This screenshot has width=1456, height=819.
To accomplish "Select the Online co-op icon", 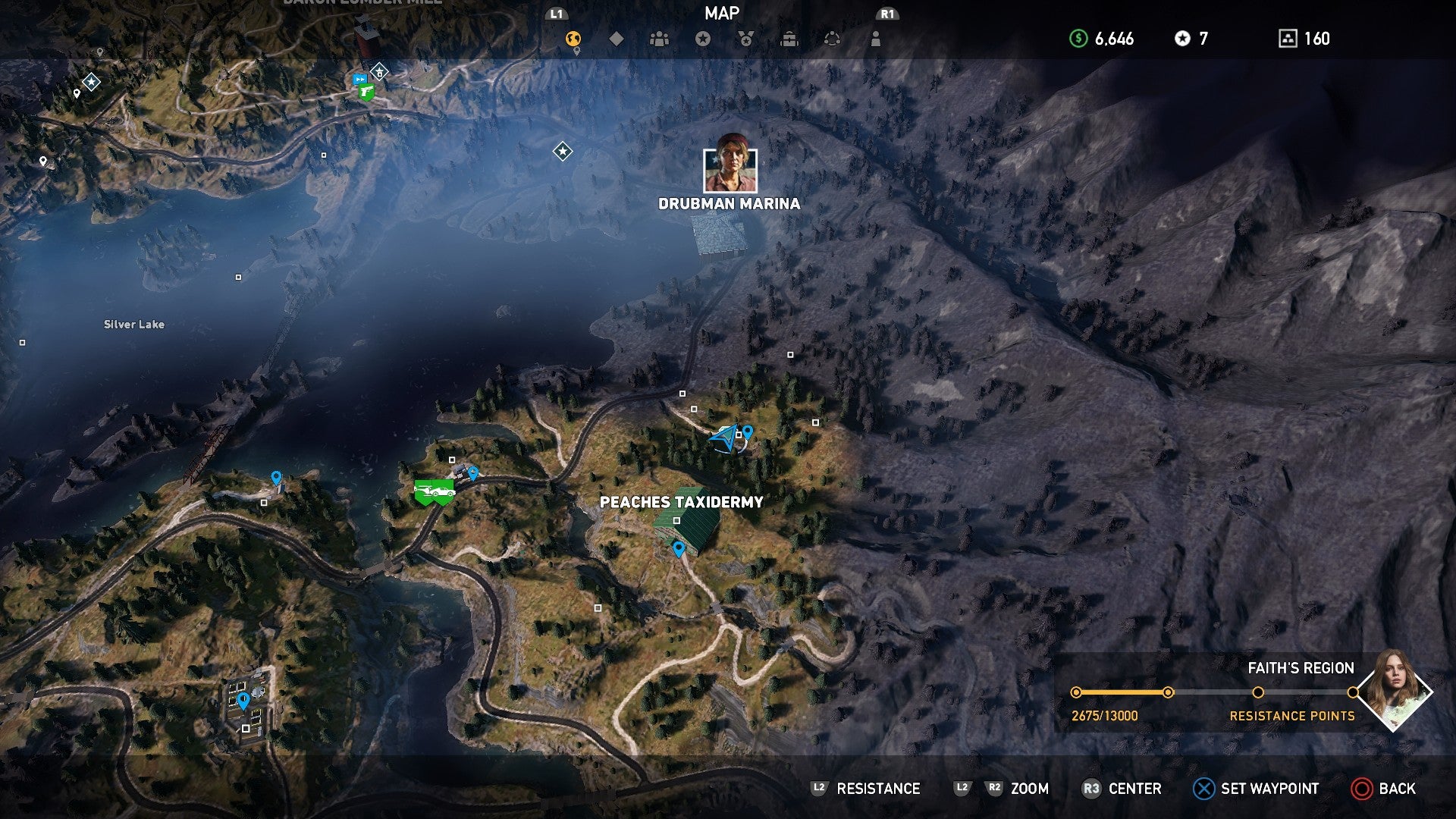I will 832,37.
